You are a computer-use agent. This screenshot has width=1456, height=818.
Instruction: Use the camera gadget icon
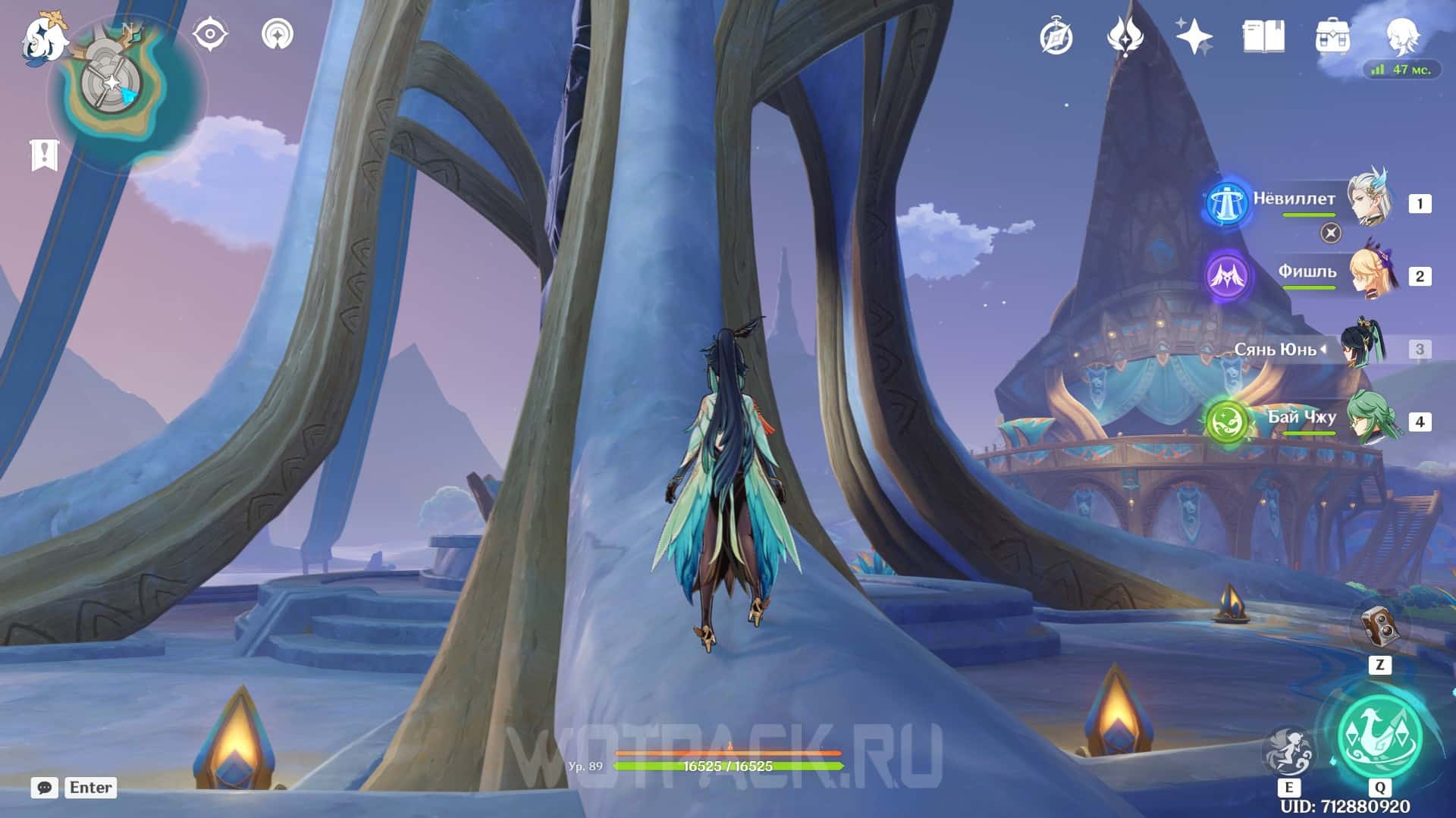(1379, 626)
